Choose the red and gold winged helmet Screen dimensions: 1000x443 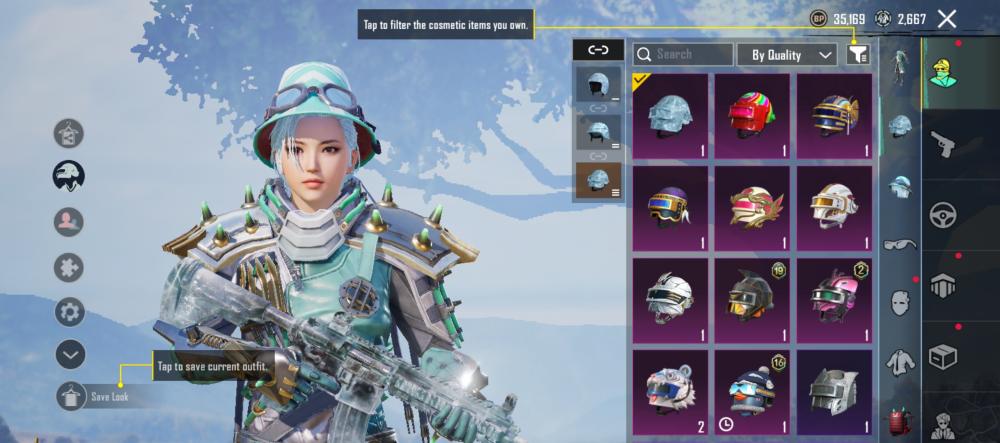[x=752, y=208]
